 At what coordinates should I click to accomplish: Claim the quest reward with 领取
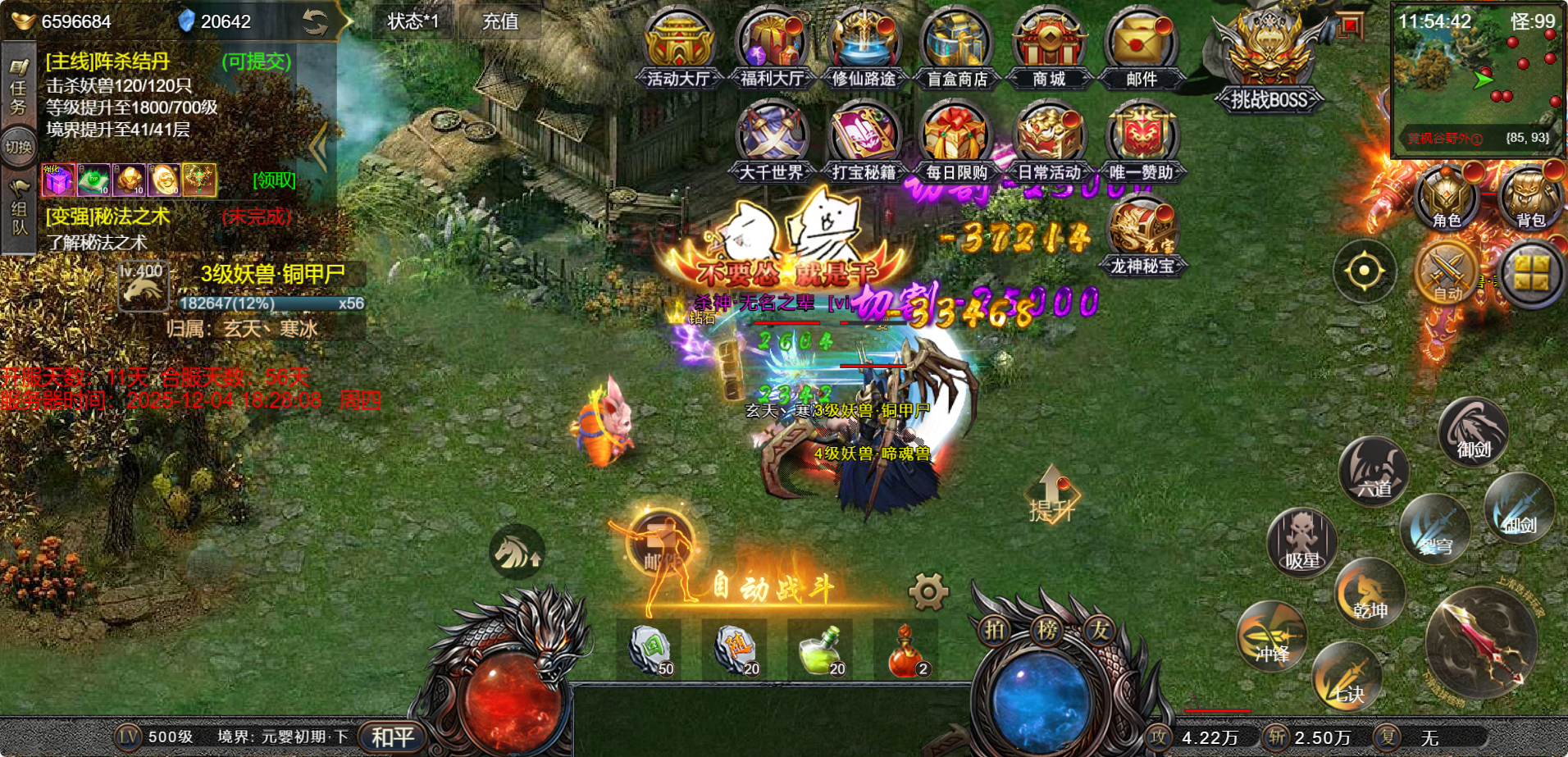(x=274, y=180)
